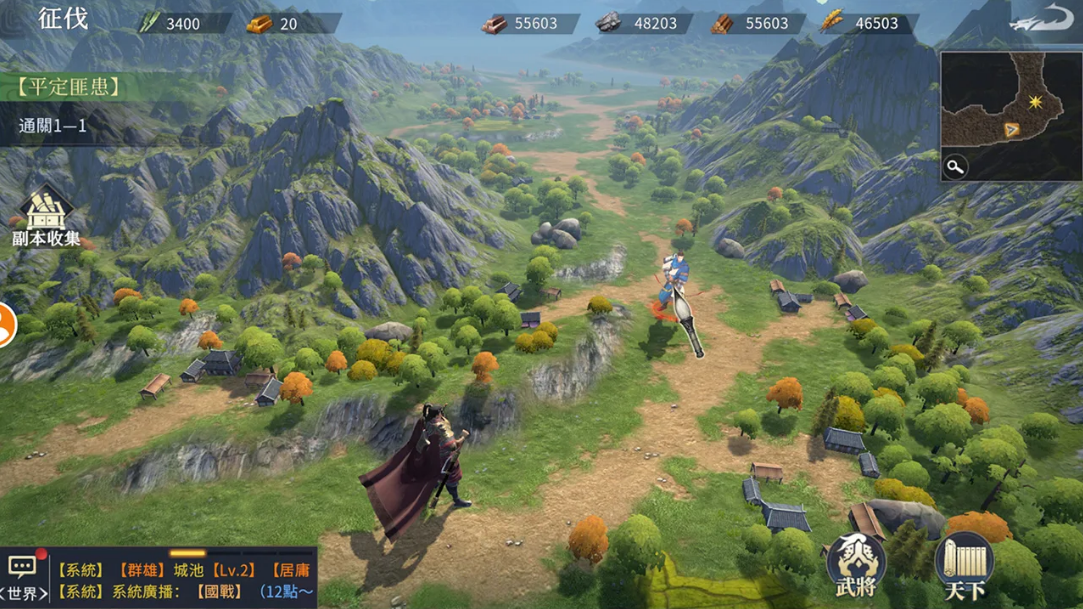Open the 天下 world menu
The width and height of the screenshot is (1083, 609).
(964, 567)
